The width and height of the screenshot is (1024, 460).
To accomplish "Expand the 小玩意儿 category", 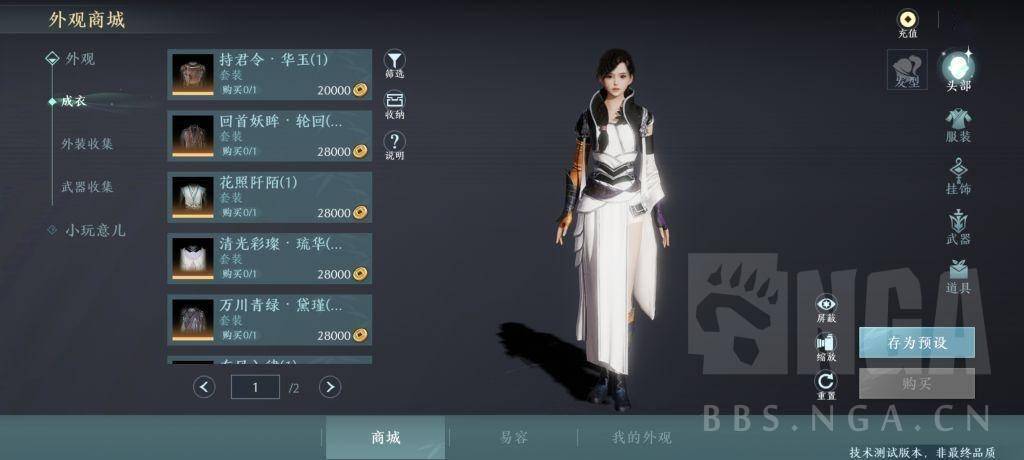I will pos(95,230).
